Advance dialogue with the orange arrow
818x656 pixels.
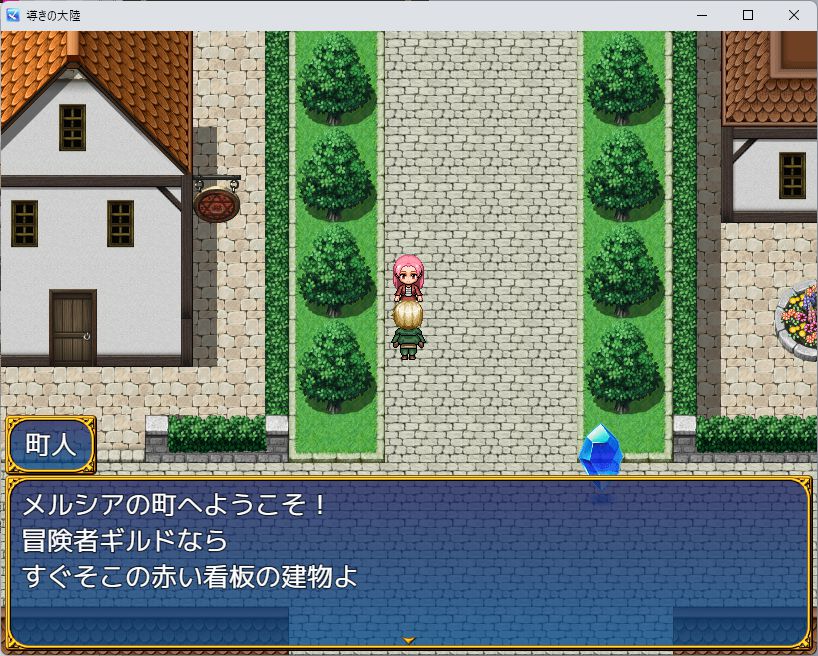[x=408, y=639]
